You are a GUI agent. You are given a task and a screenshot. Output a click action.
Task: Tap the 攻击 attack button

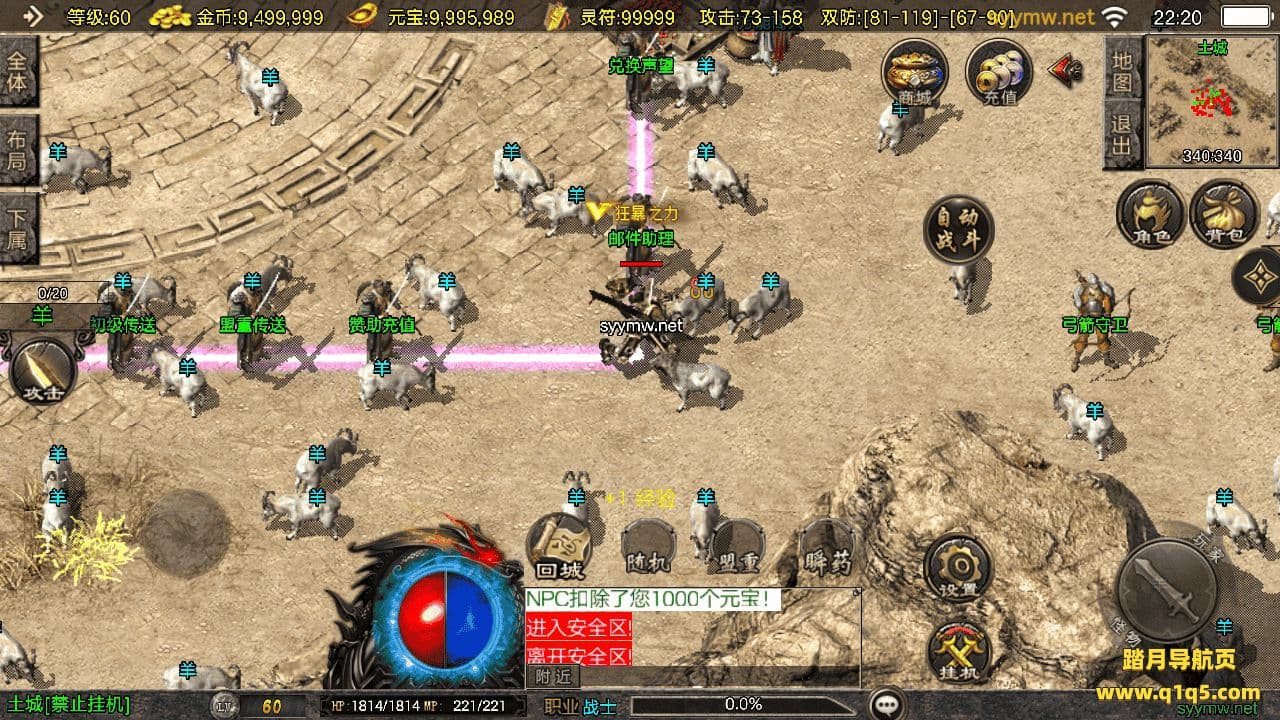(x=43, y=371)
